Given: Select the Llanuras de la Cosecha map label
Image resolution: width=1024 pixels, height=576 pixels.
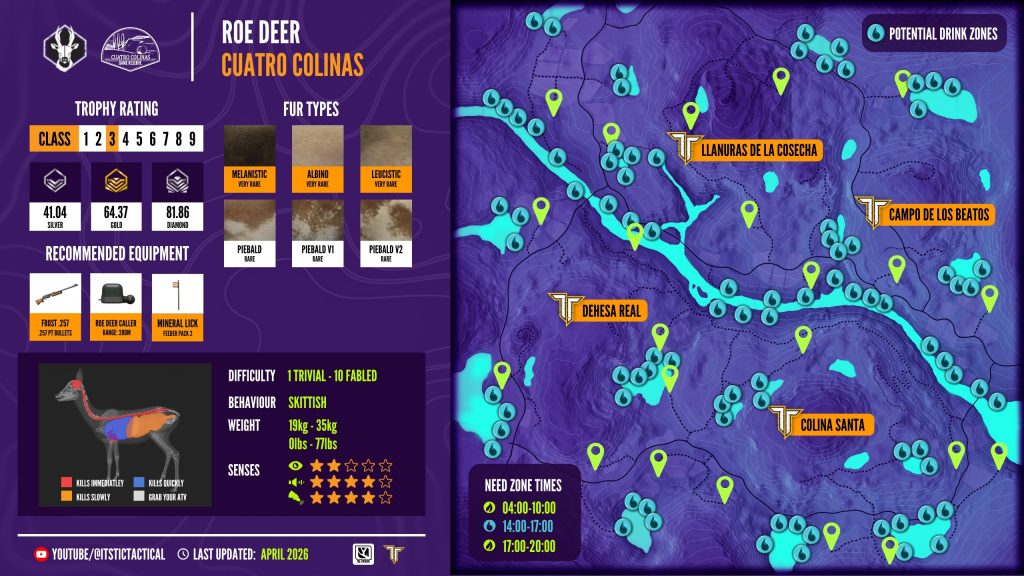Looking at the screenshot, I should click(759, 150).
